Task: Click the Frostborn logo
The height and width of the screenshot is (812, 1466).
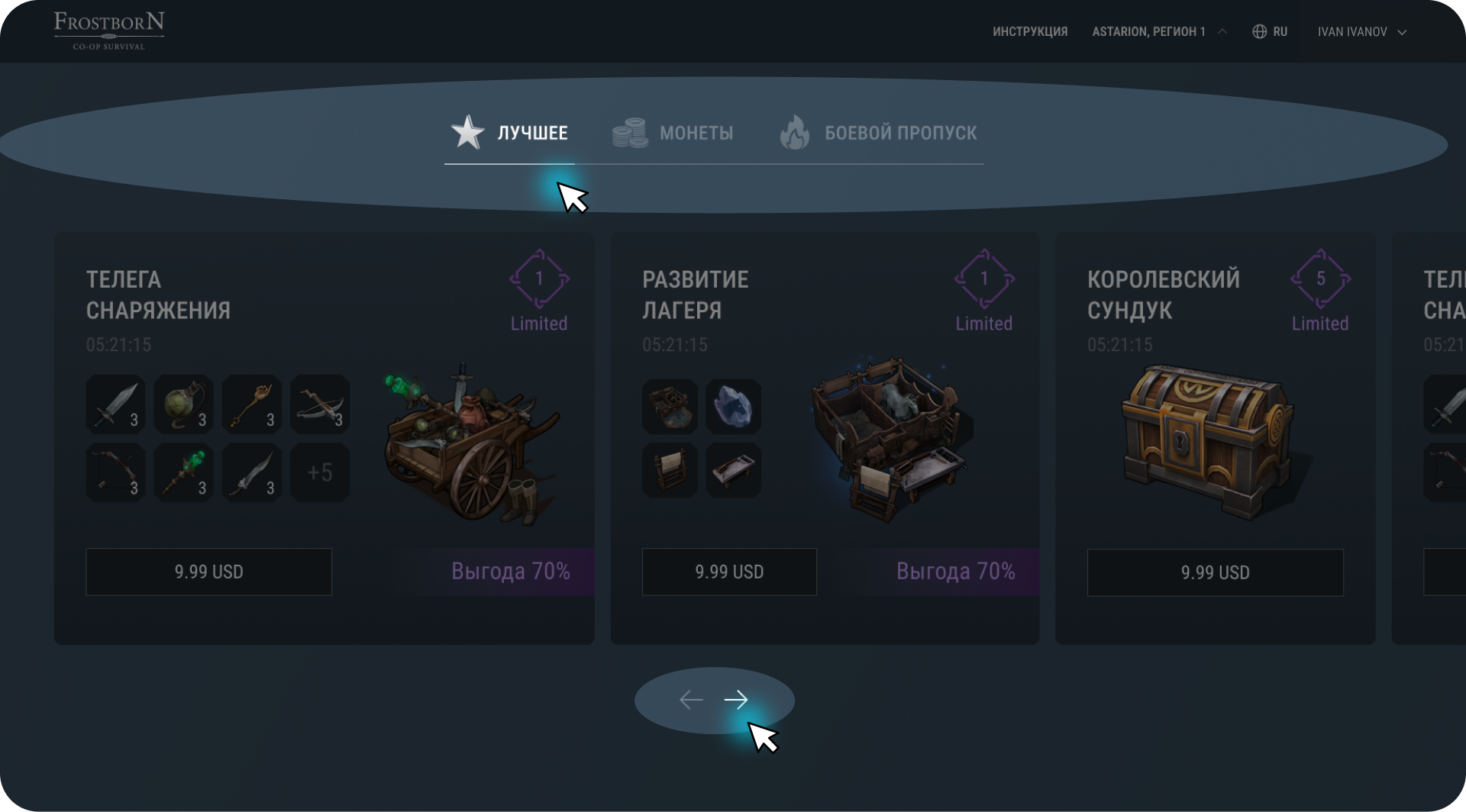Action: tap(108, 31)
